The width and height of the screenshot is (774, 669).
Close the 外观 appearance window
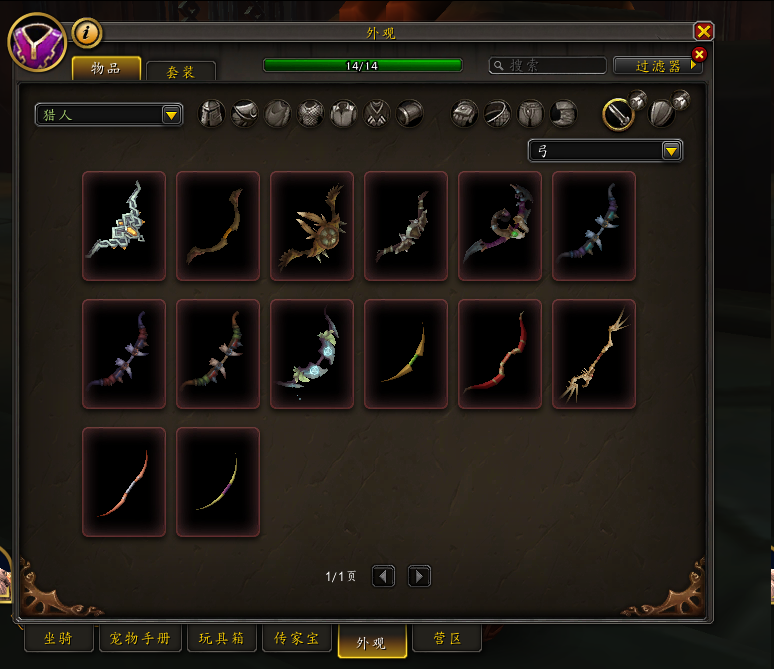(703, 32)
